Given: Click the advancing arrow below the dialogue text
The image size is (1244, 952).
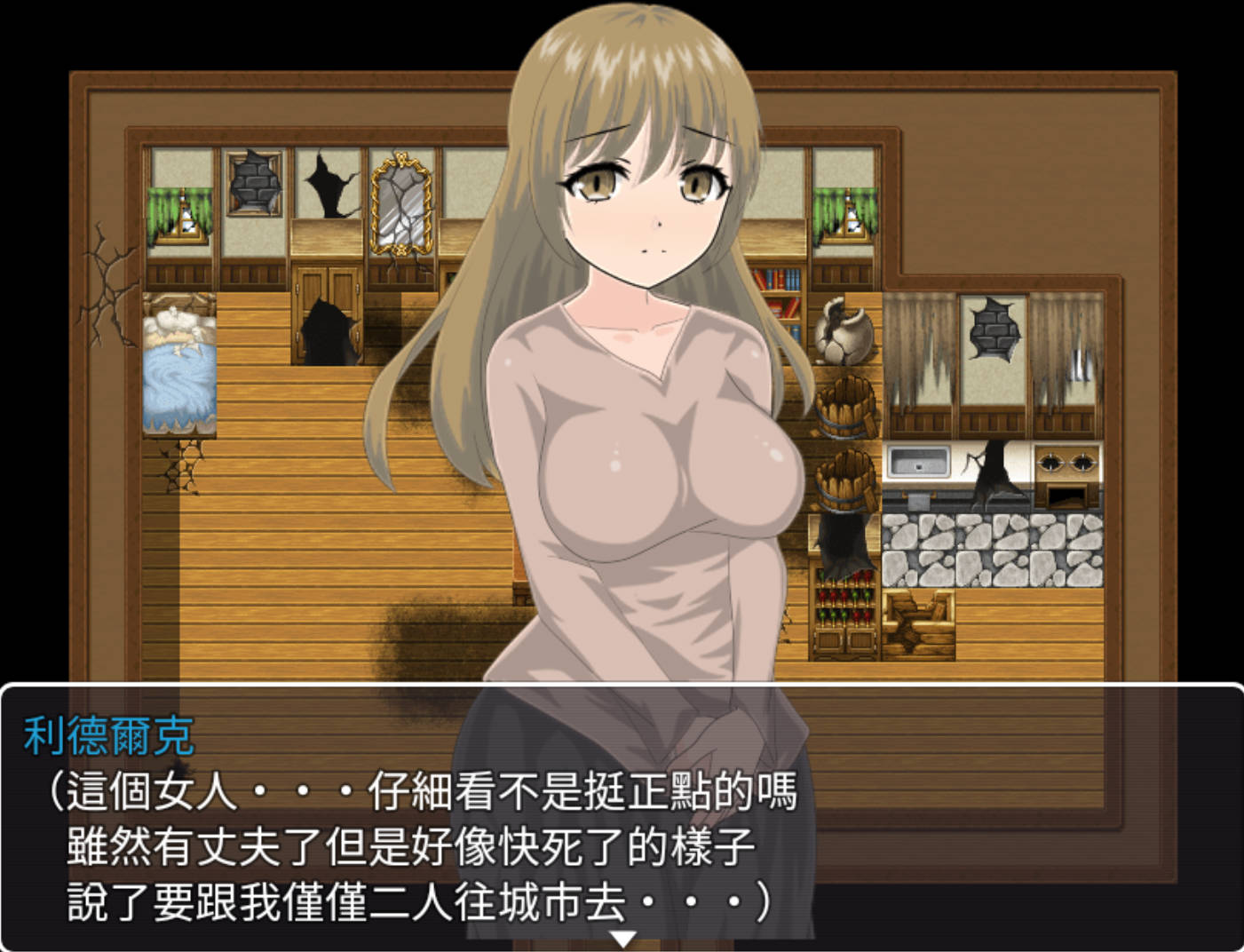Looking at the screenshot, I should click(x=624, y=936).
